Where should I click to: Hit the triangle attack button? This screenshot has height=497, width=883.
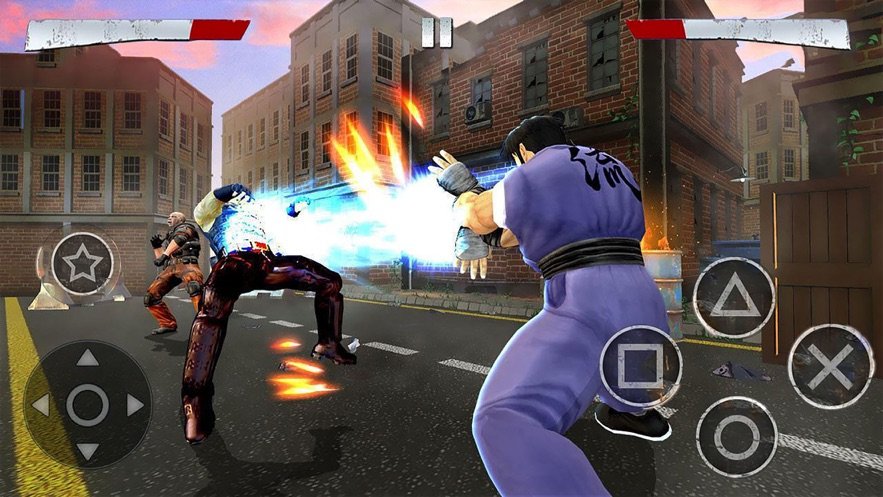734,298
